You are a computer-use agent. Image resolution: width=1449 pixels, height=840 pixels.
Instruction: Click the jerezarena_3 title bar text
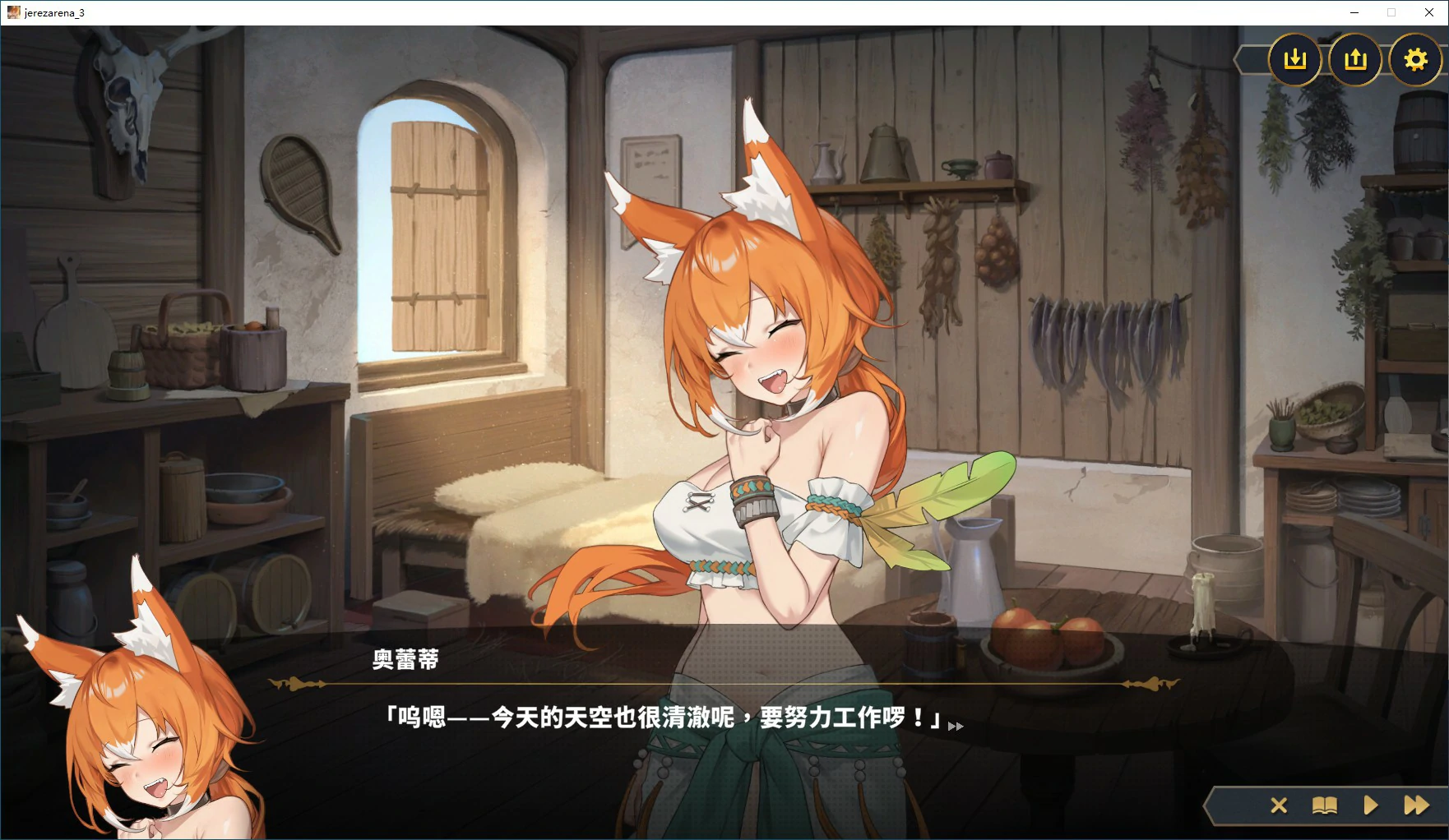pyautogui.click(x=54, y=12)
